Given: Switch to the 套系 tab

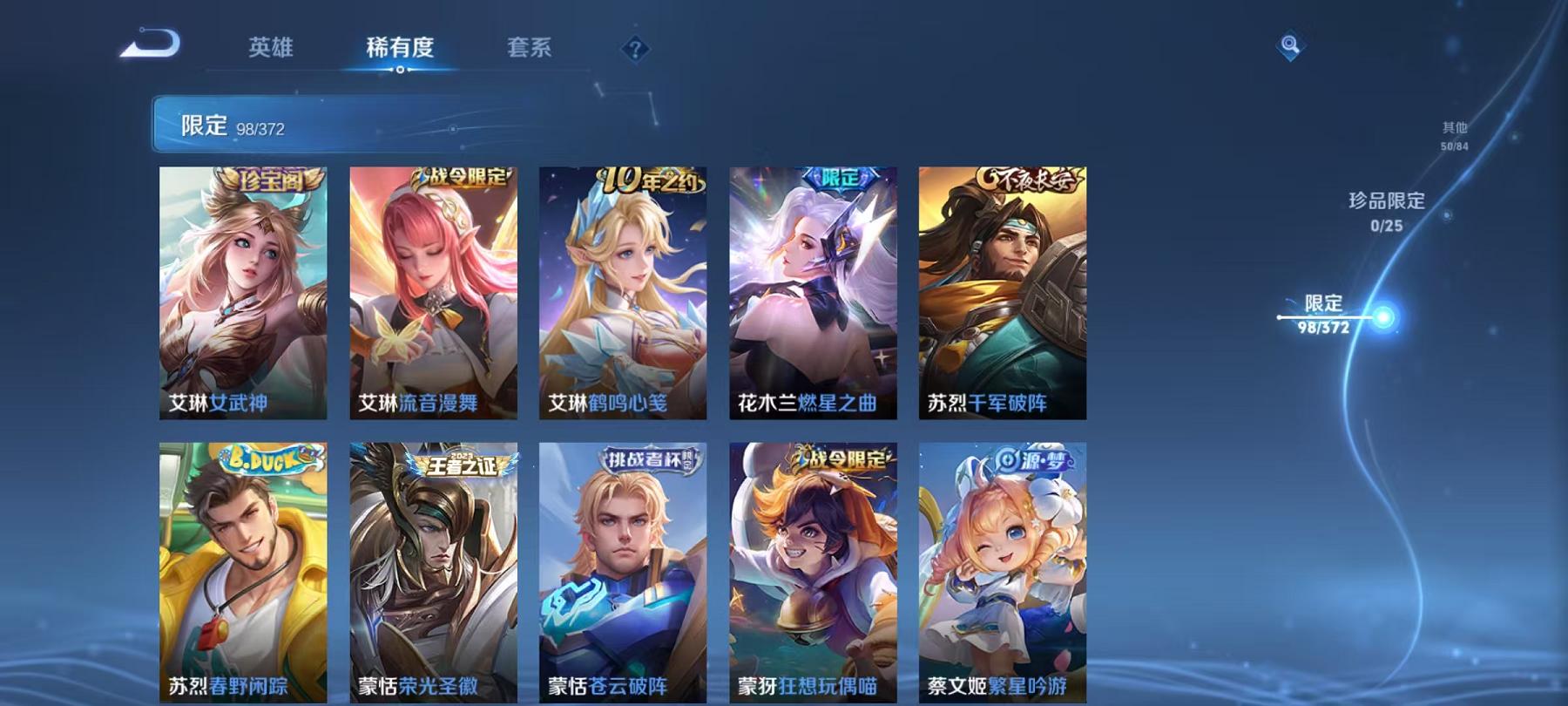Looking at the screenshot, I should tap(529, 50).
